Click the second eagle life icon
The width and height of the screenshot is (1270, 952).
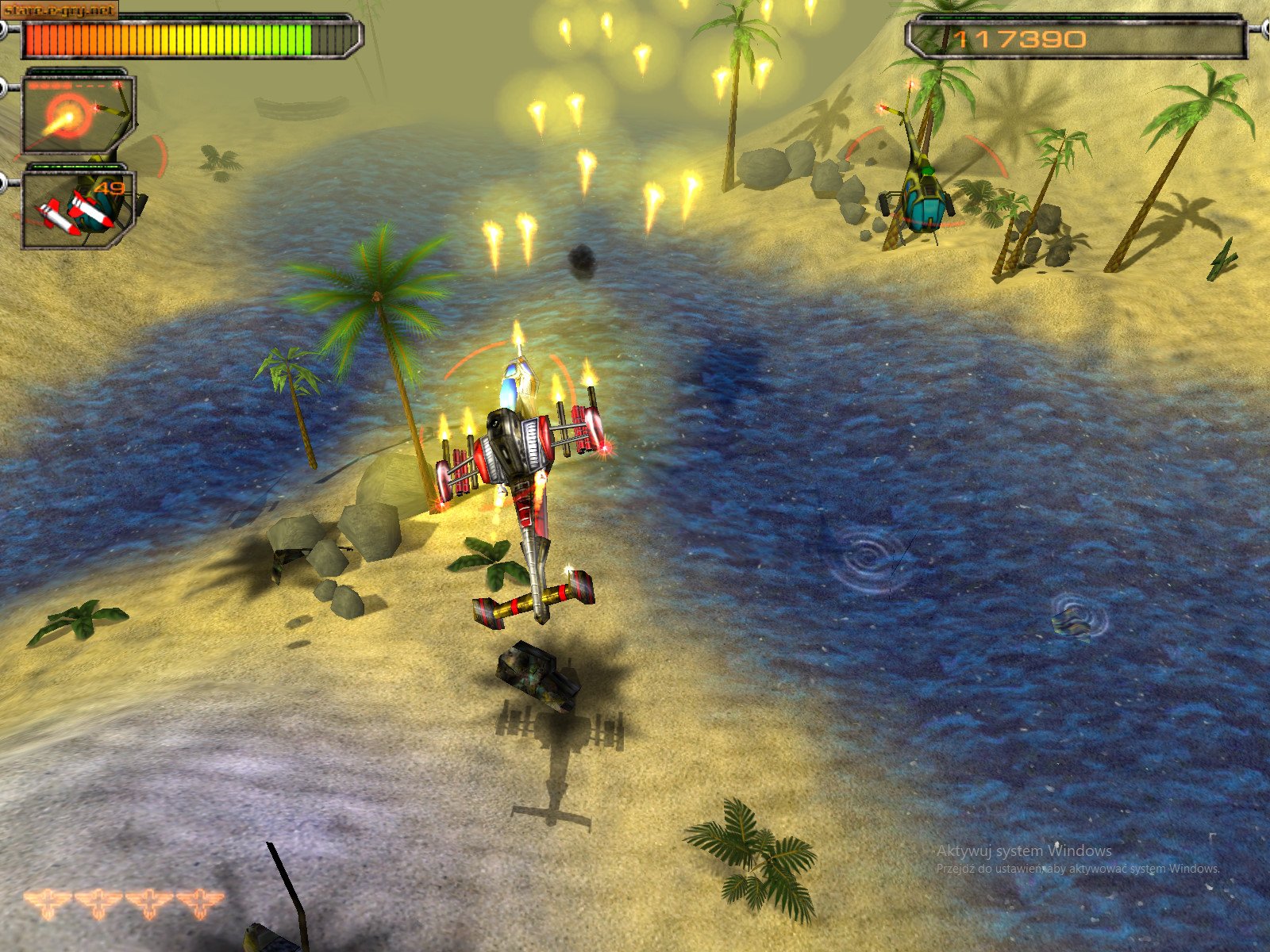[x=97, y=902]
